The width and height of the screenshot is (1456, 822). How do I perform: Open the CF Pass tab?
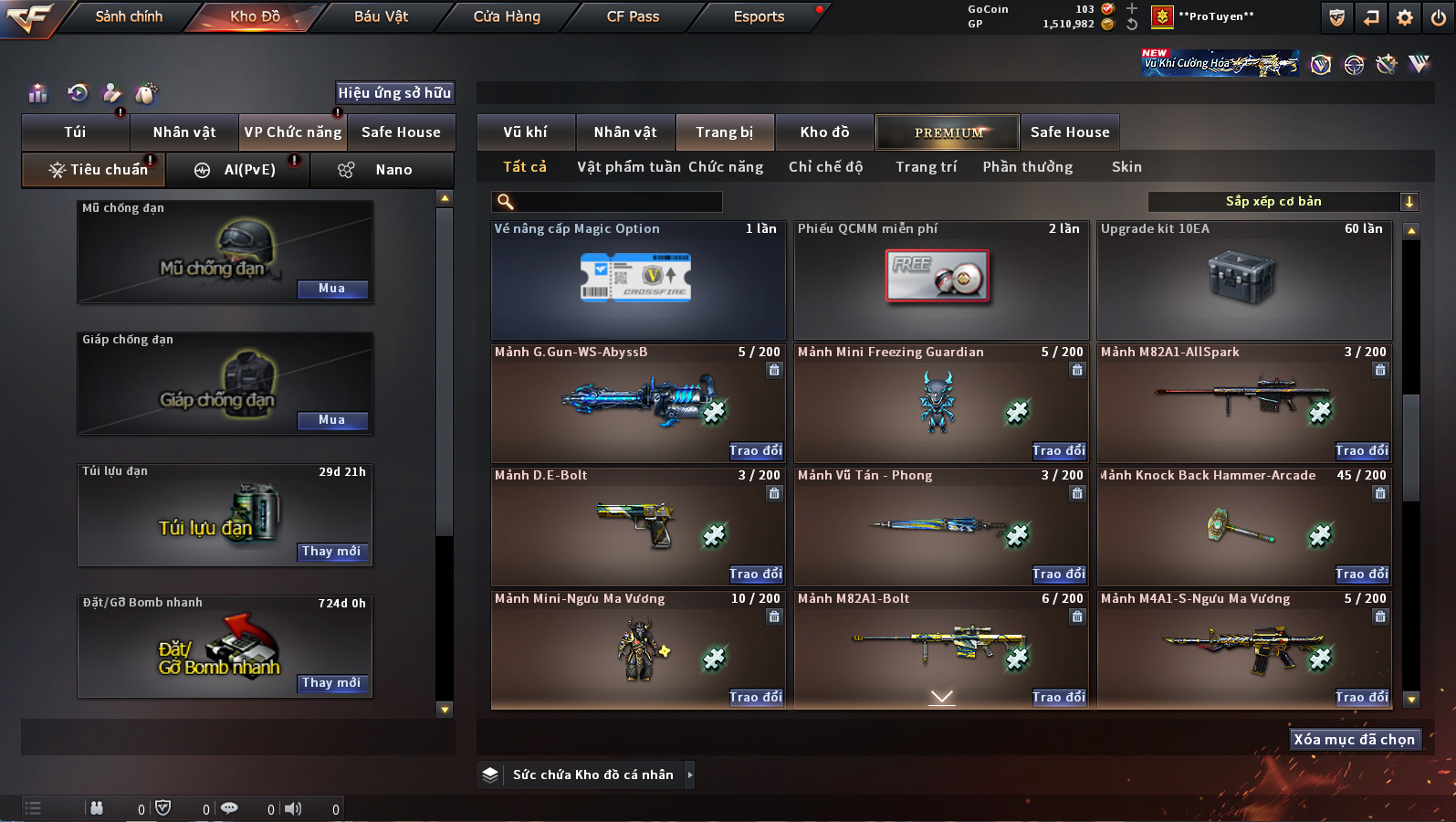click(633, 16)
